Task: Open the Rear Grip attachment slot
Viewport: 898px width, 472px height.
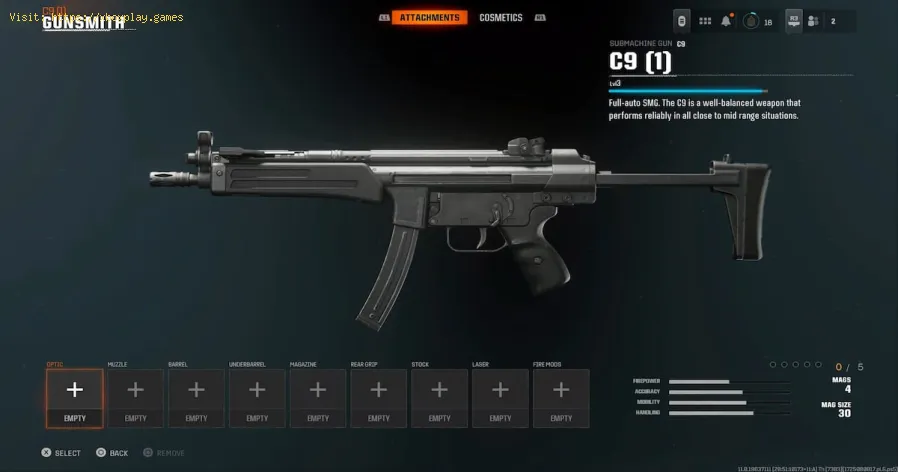Action: tap(379, 398)
